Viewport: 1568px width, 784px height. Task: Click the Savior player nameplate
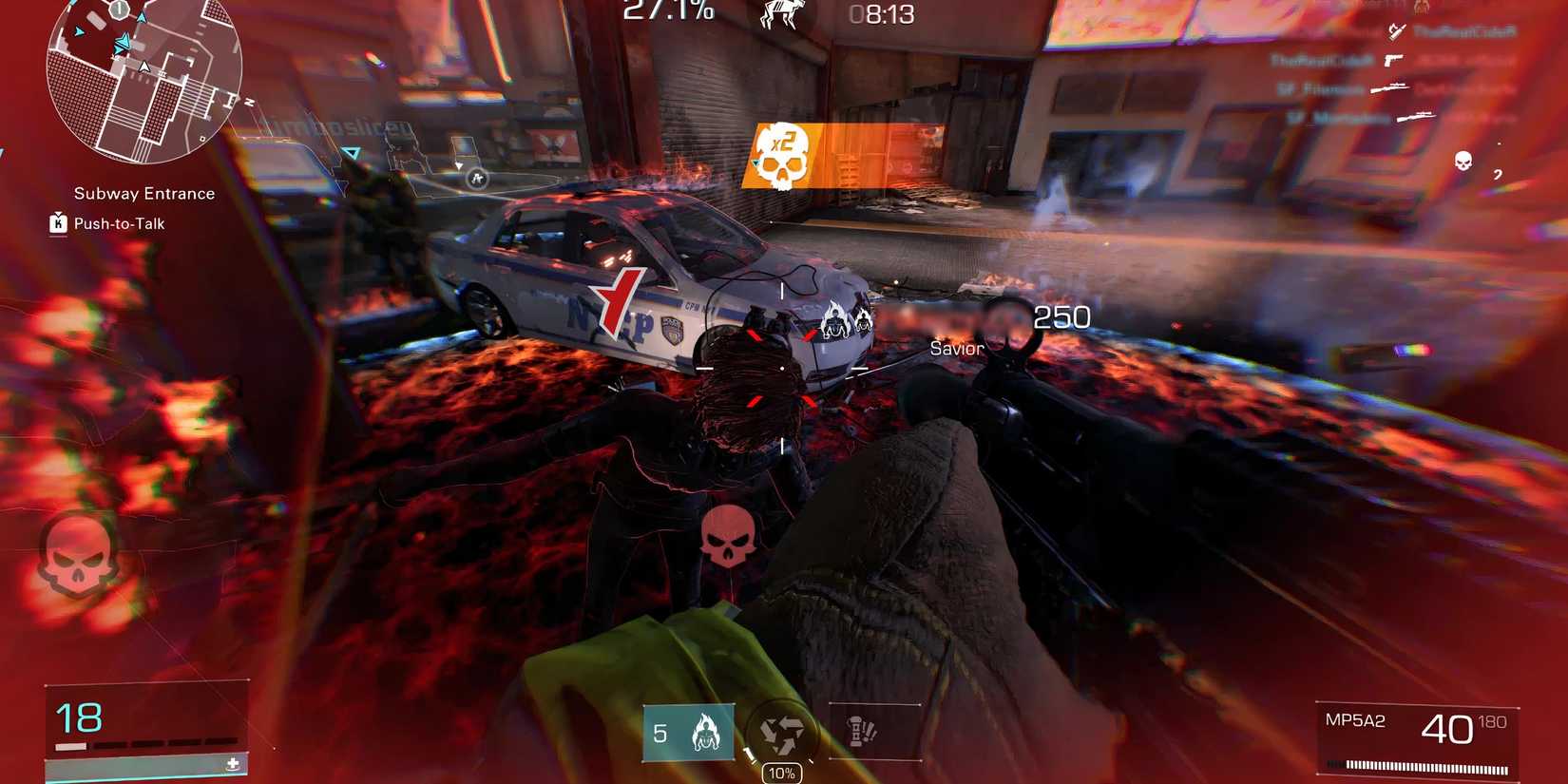point(957,348)
